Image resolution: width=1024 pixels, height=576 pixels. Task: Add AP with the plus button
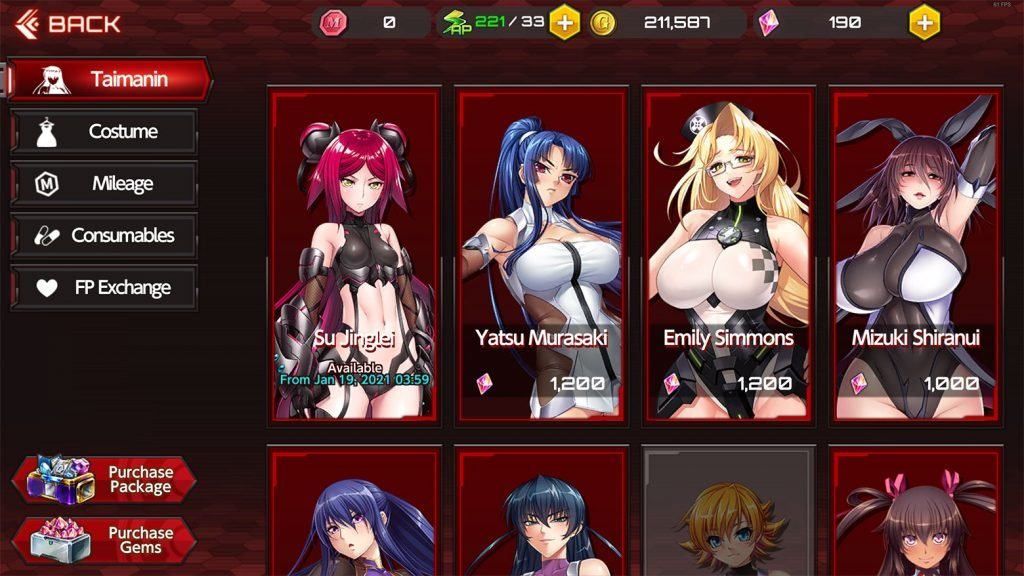click(564, 22)
